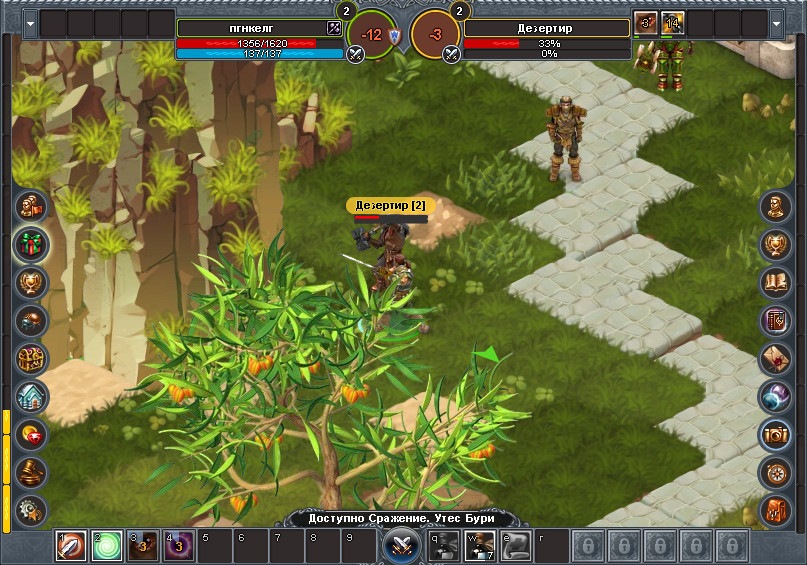Activate the green swirl skill in slot 2

(107, 546)
